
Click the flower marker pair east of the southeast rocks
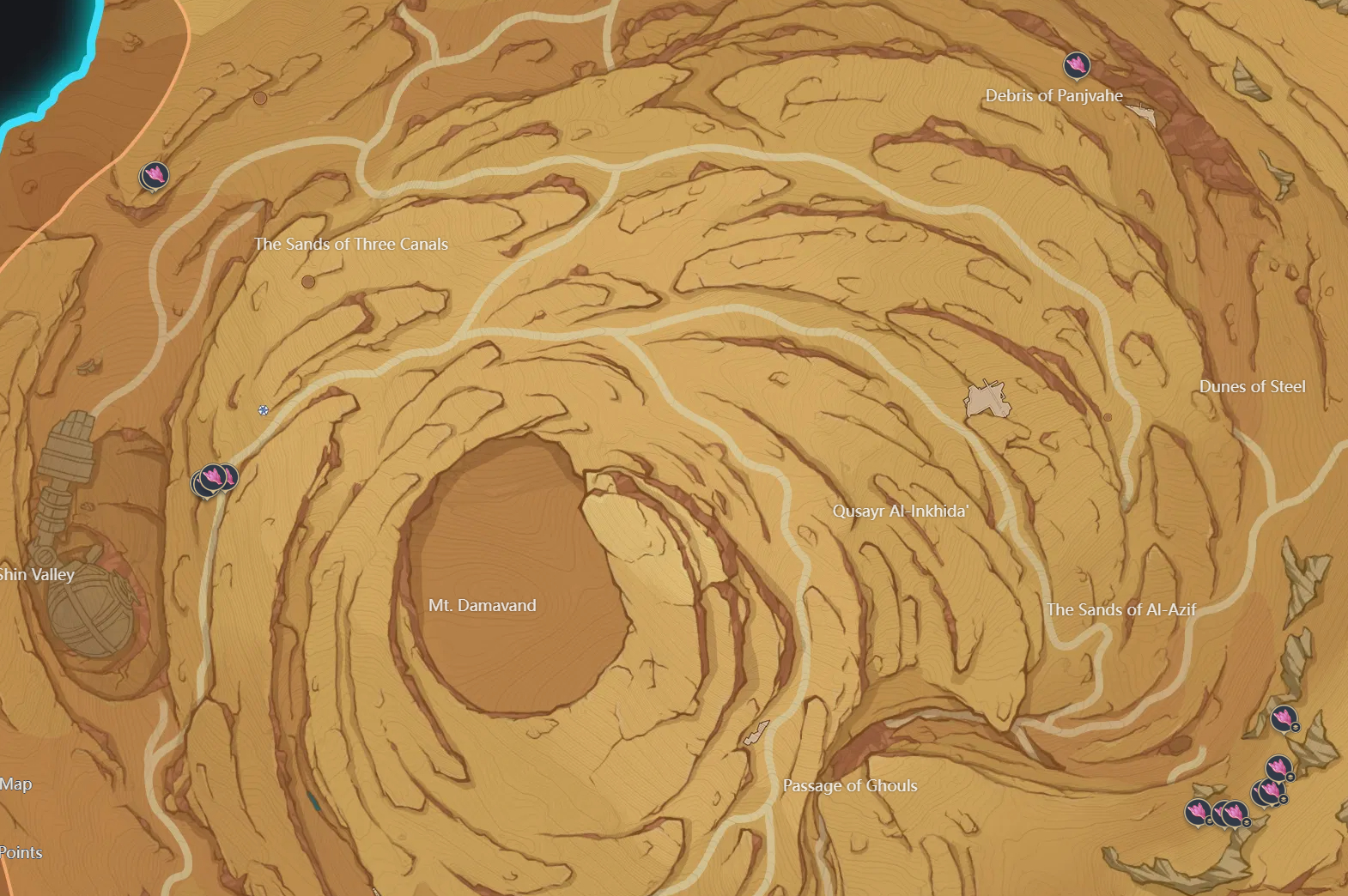coord(1275,779)
